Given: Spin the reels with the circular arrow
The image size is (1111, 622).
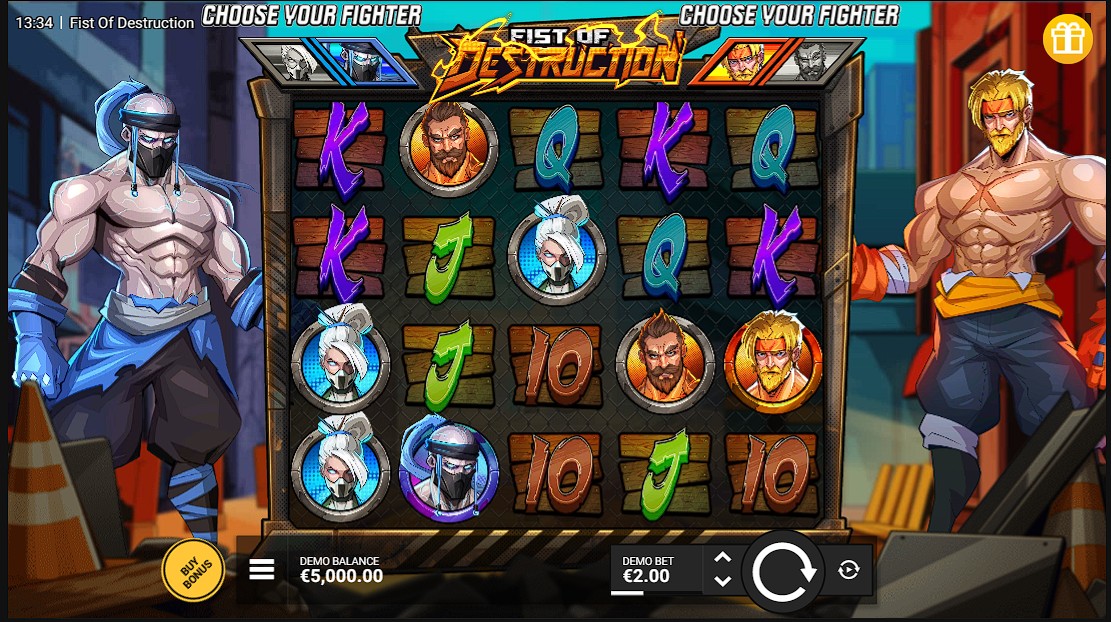Looking at the screenshot, I should click(x=783, y=571).
